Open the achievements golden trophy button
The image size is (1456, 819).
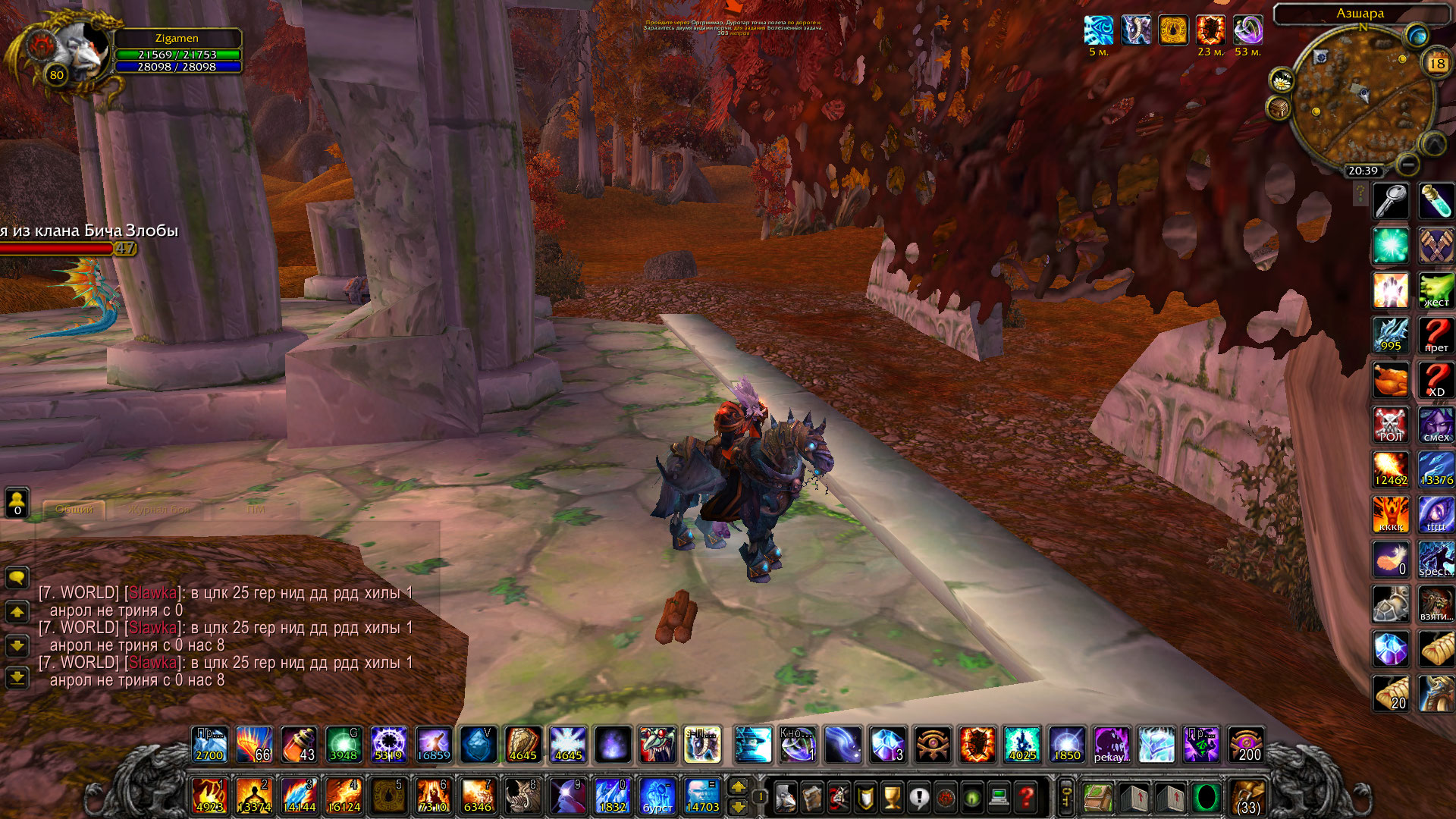pos(892,798)
